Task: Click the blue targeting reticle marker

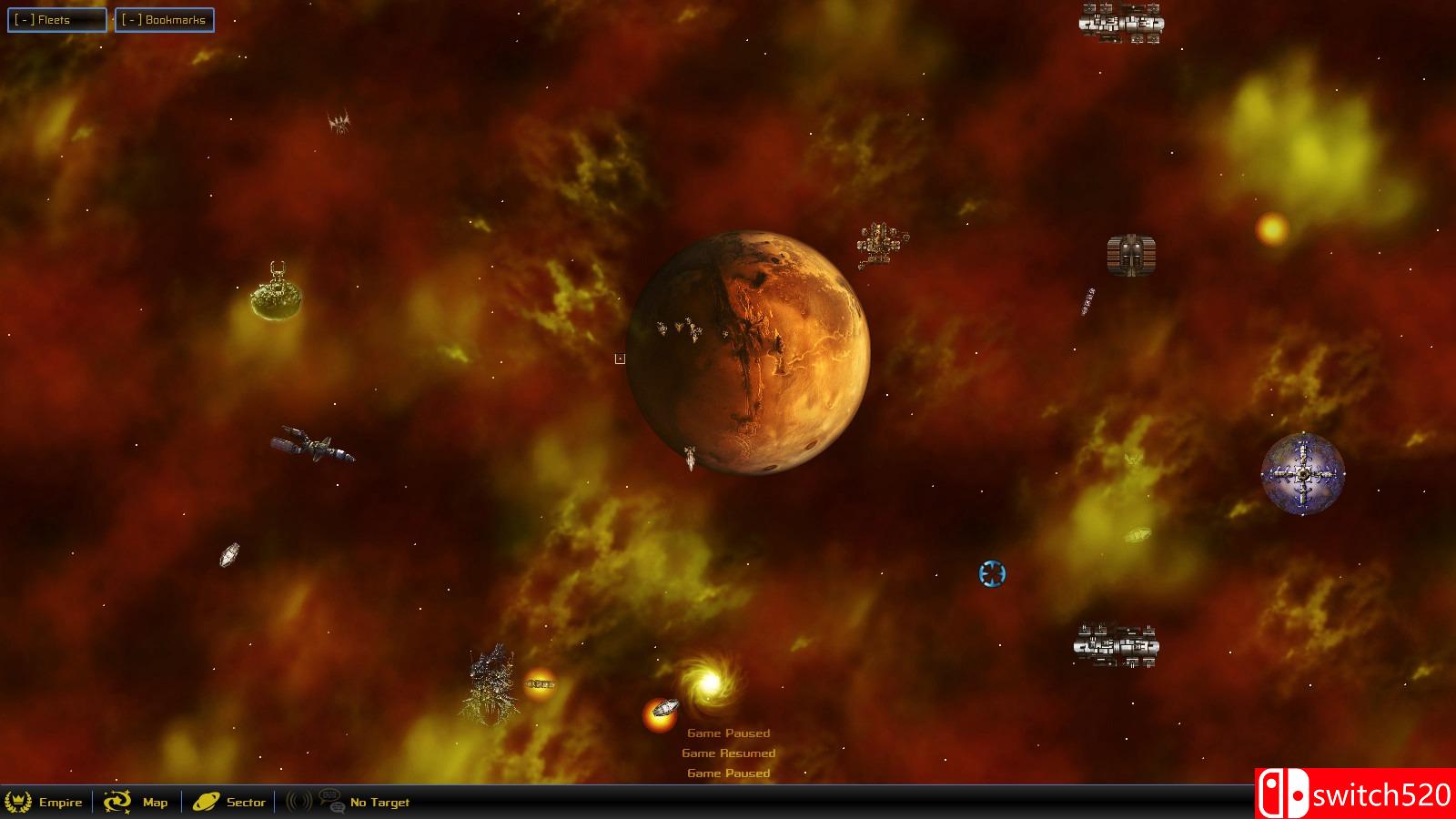Action: (x=992, y=573)
